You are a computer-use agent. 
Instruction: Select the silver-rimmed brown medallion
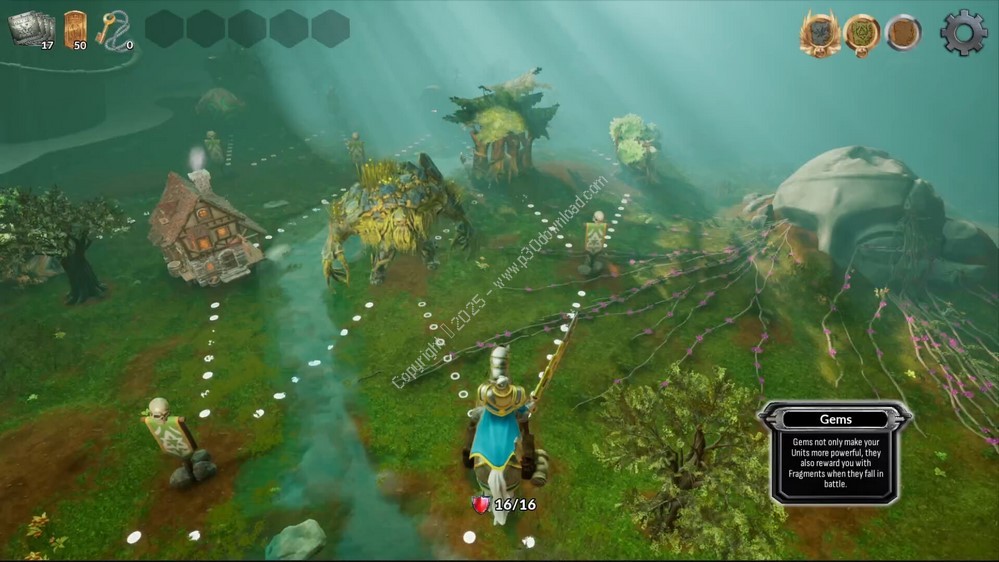coord(903,33)
